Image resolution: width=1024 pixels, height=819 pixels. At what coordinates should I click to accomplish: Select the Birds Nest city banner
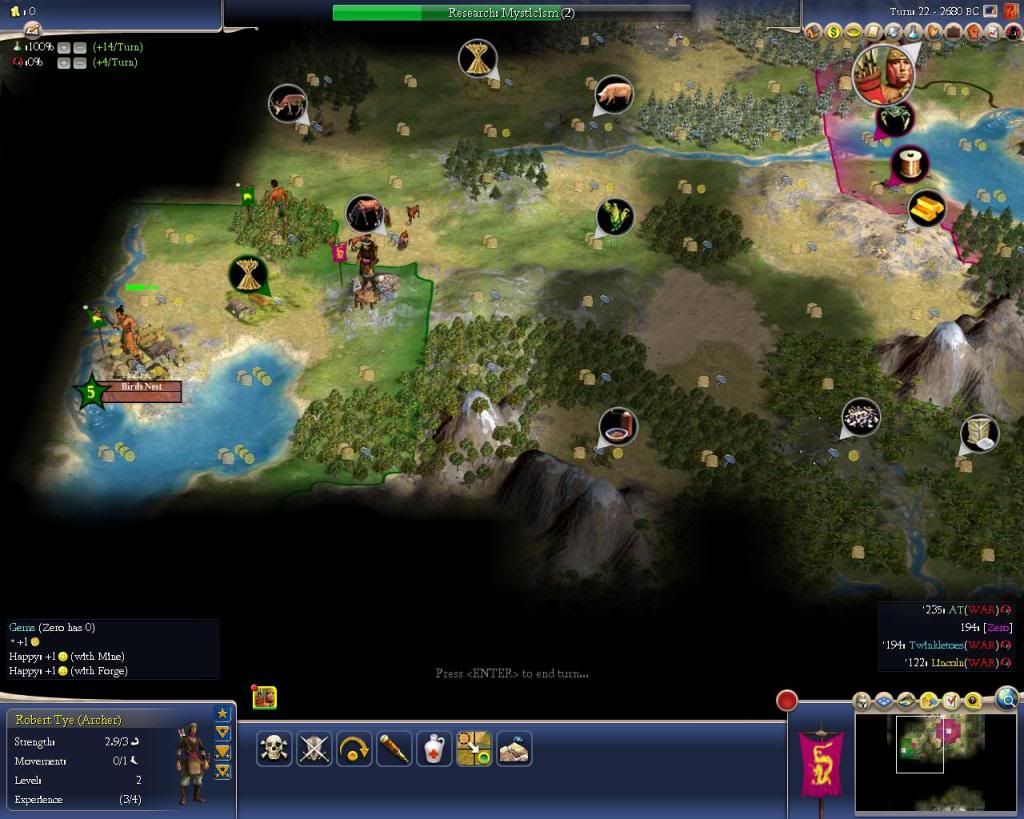click(140, 391)
